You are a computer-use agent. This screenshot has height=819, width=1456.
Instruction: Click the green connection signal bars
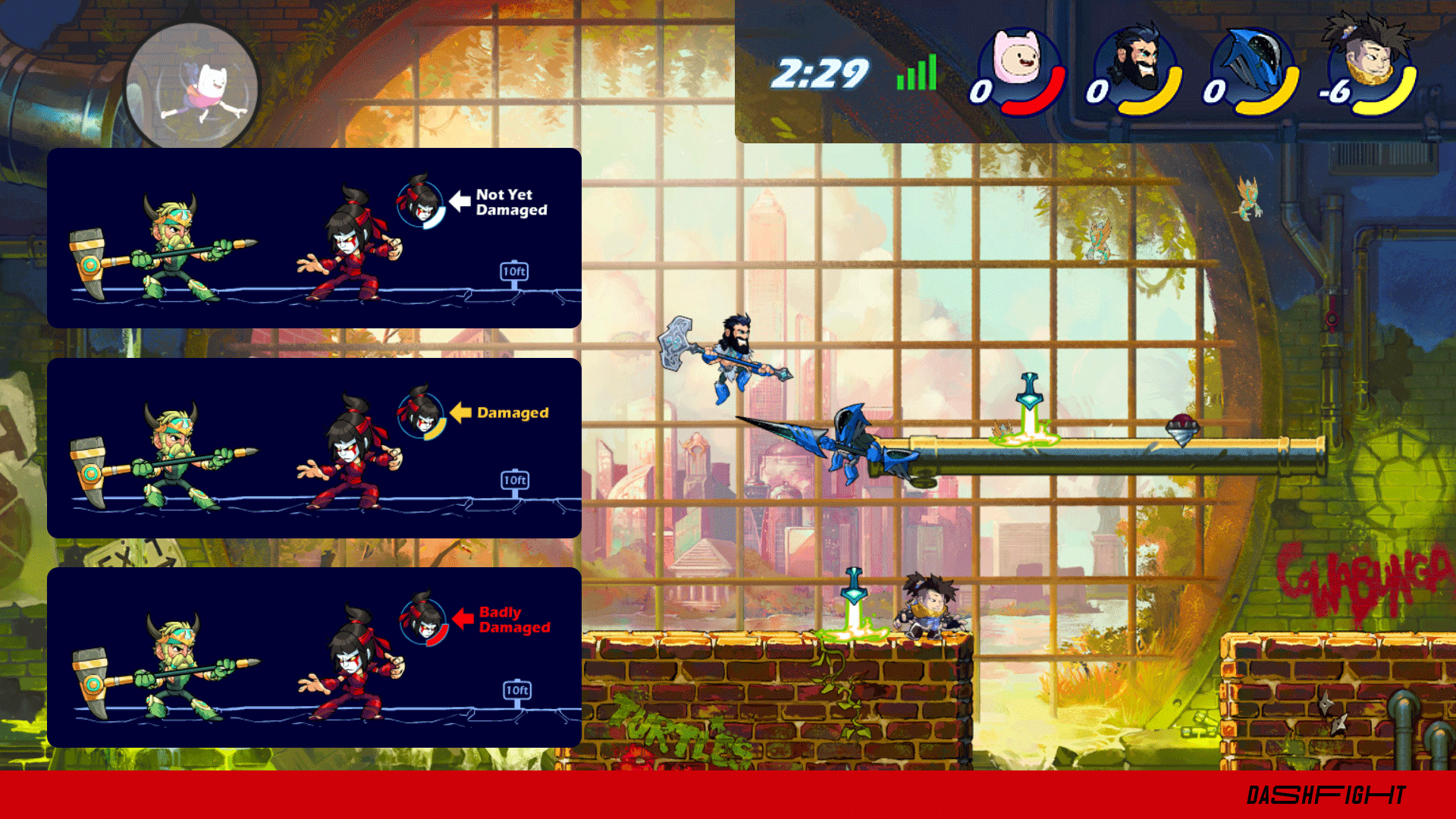click(x=917, y=74)
